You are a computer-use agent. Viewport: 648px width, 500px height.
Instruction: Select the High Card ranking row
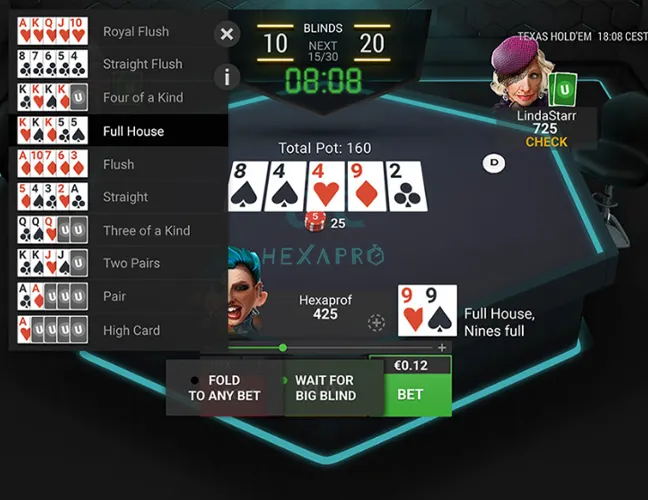(118, 330)
